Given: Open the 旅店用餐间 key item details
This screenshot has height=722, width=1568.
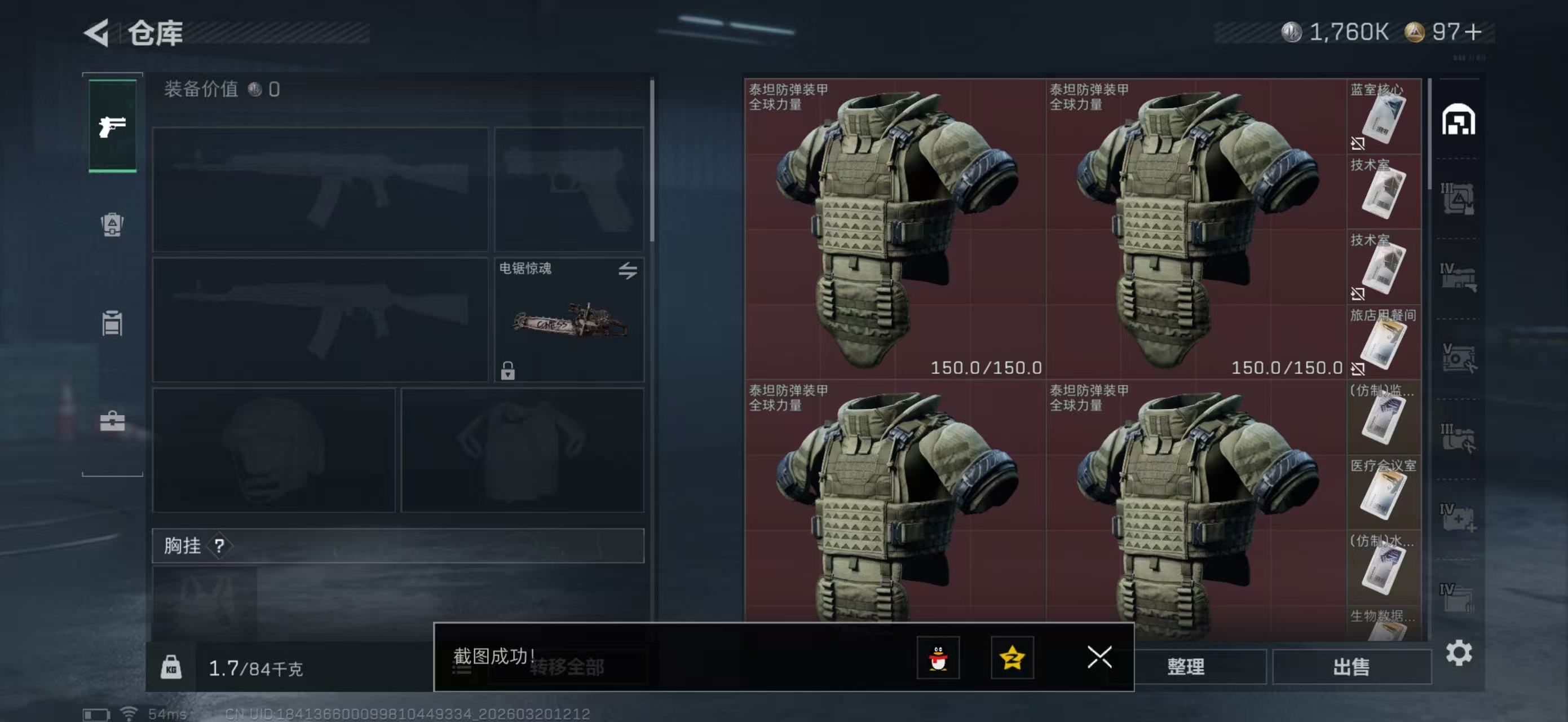Looking at the screenshot, I should [x=1384, y=343].
